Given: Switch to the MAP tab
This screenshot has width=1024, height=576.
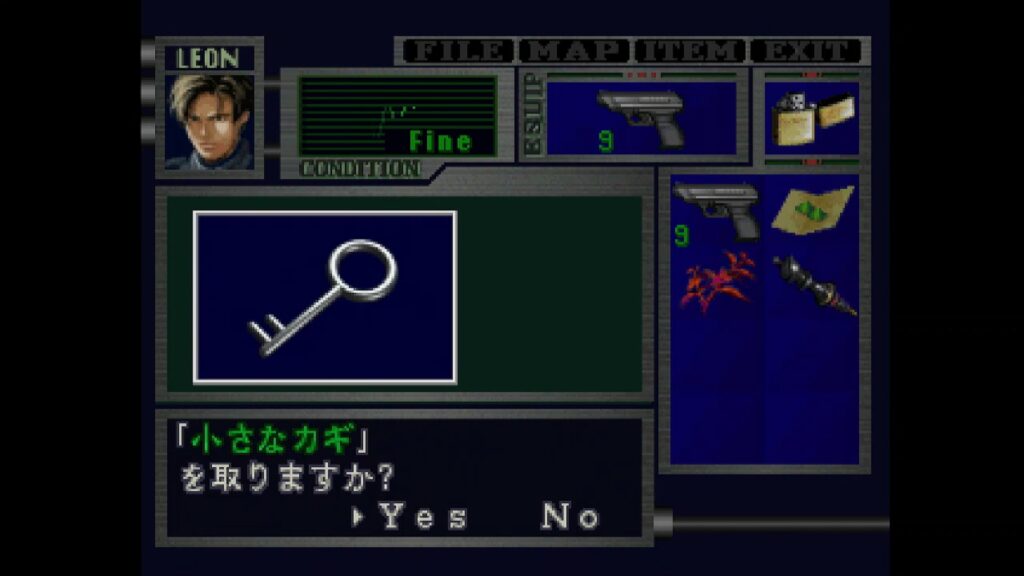Looking at the screenshot, I should point(576,51).
